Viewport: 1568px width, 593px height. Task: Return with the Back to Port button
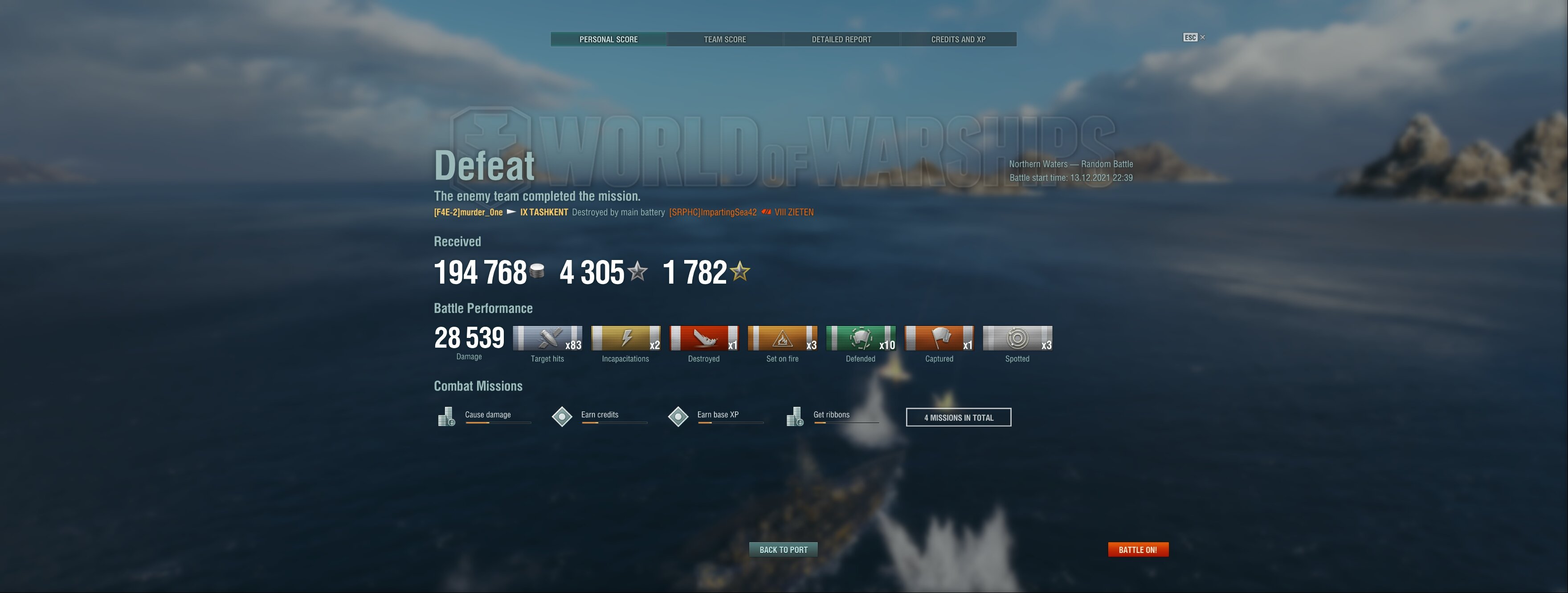tap(784, 550)
